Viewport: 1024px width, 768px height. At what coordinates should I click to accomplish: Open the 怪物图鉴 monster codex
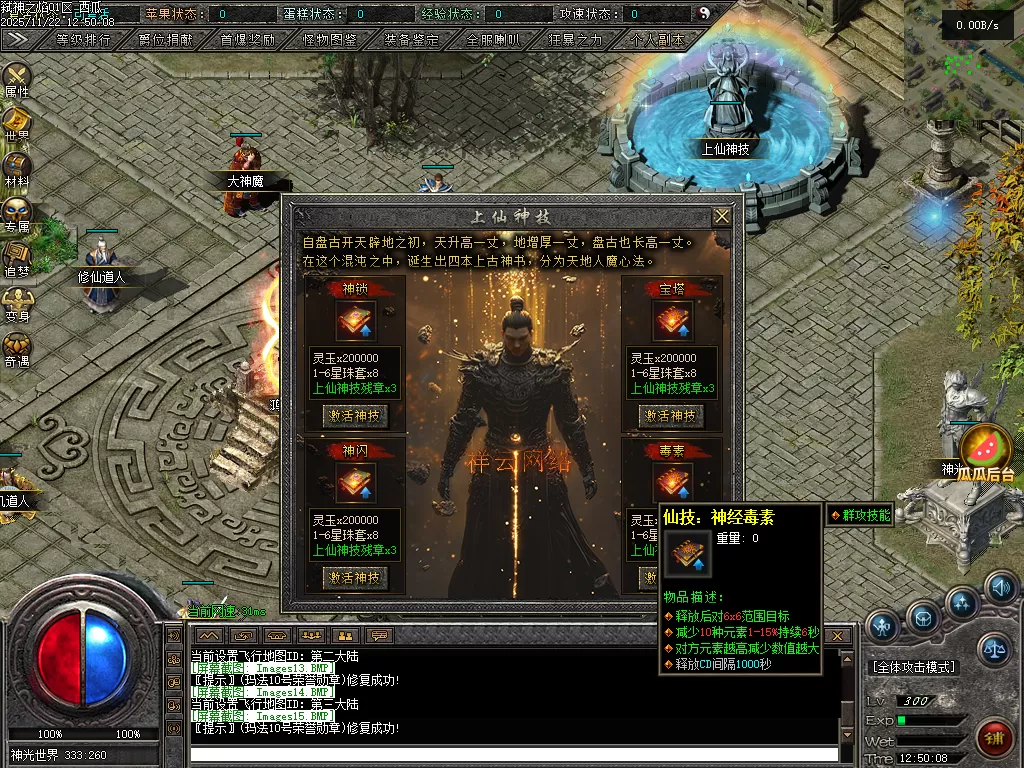(x=329, y=40)
